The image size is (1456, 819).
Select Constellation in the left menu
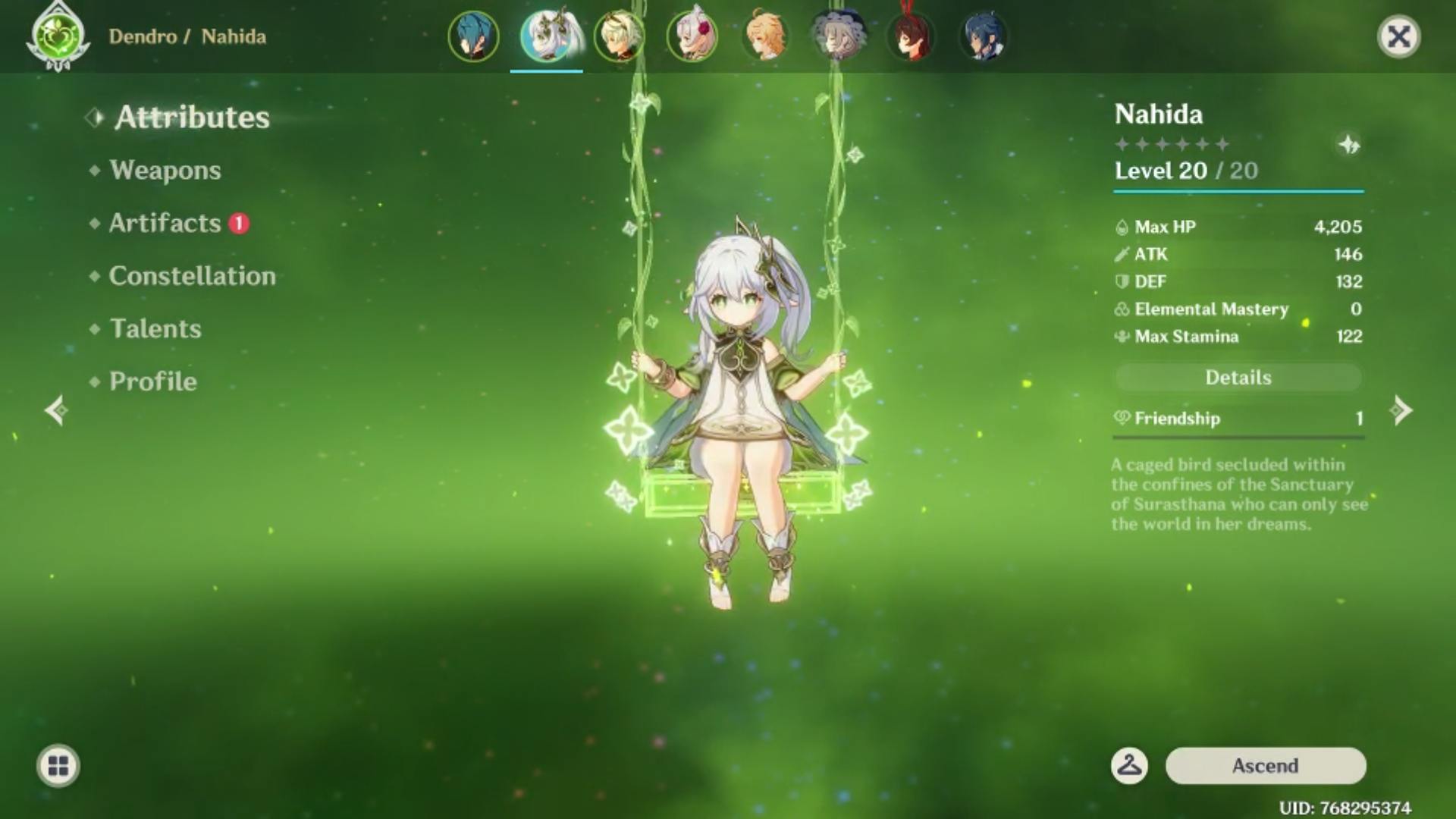click(192, 276)
